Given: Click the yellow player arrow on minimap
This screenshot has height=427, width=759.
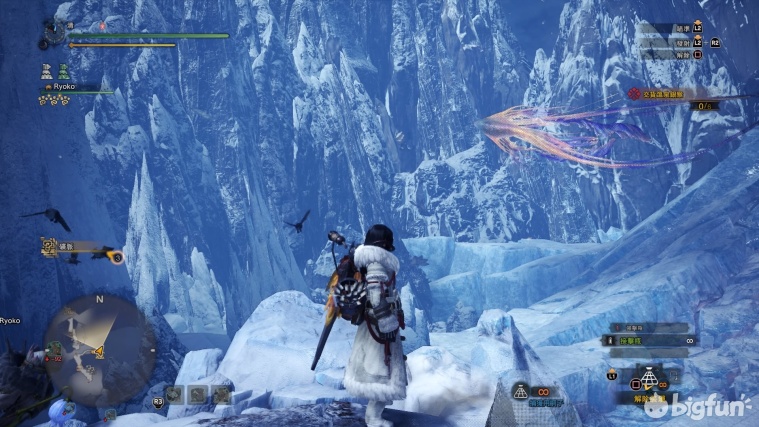Looking at the screenshot, I should 99,352.
